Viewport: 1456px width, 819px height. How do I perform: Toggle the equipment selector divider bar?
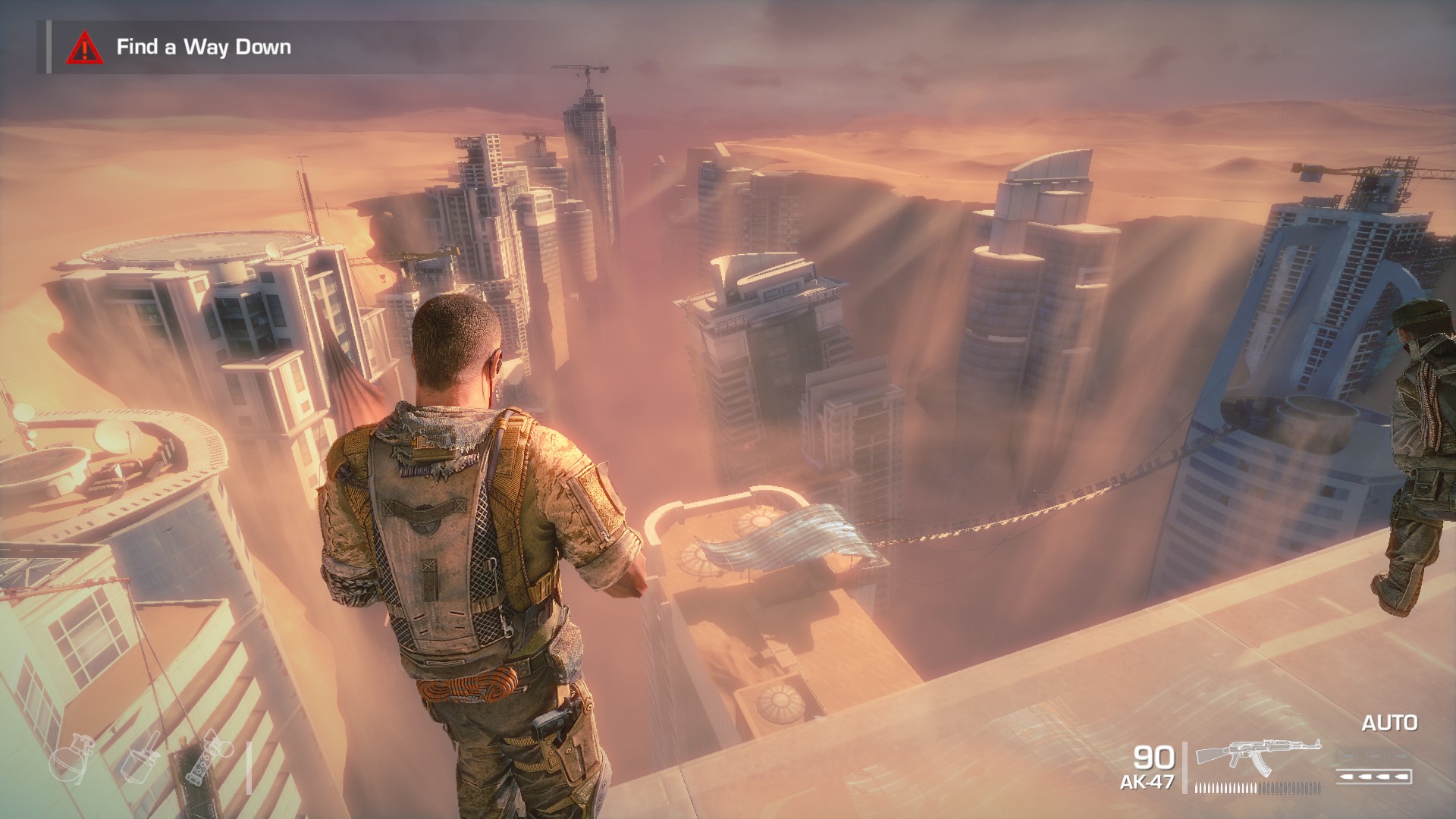(x=248, y=768)
